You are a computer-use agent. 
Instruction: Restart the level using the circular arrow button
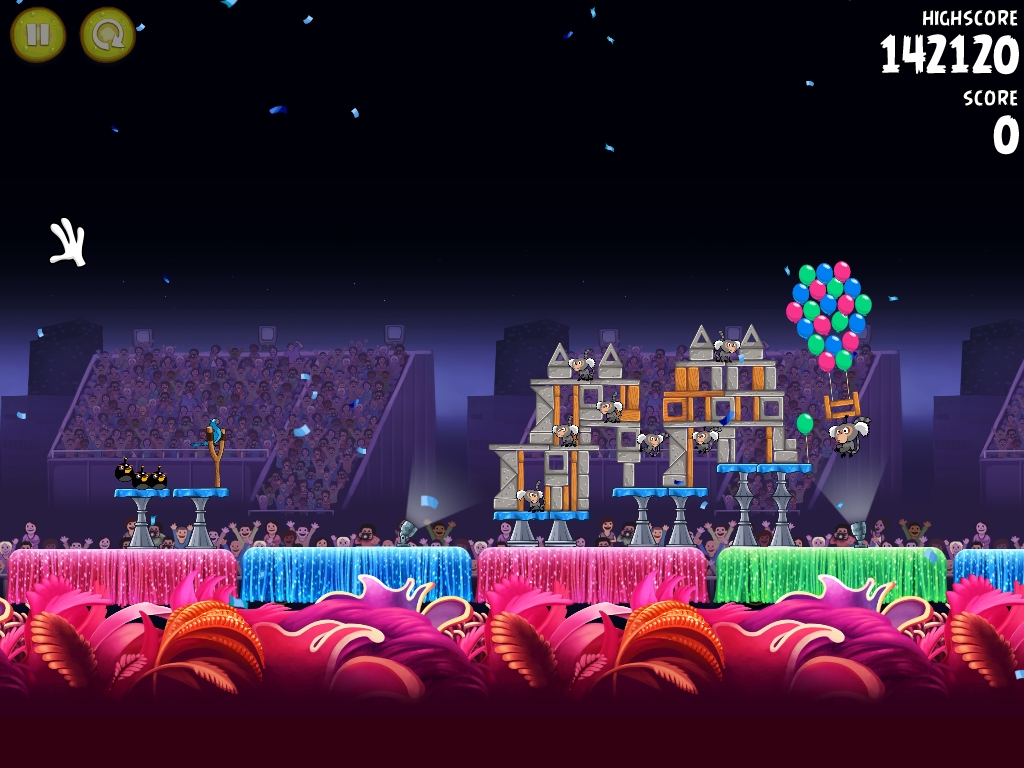point(107,35)
